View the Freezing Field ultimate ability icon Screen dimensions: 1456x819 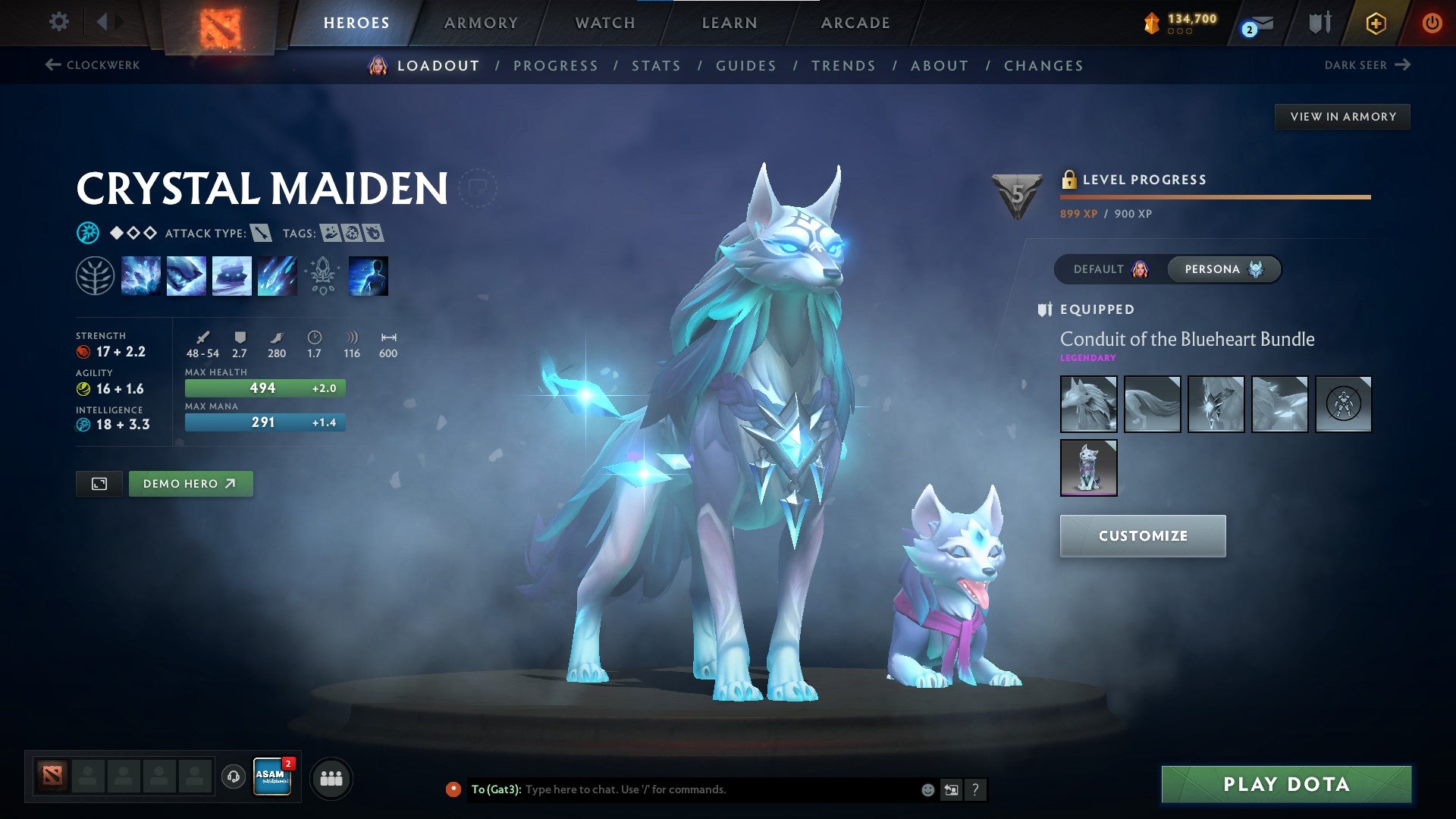(x=276, y=275)
